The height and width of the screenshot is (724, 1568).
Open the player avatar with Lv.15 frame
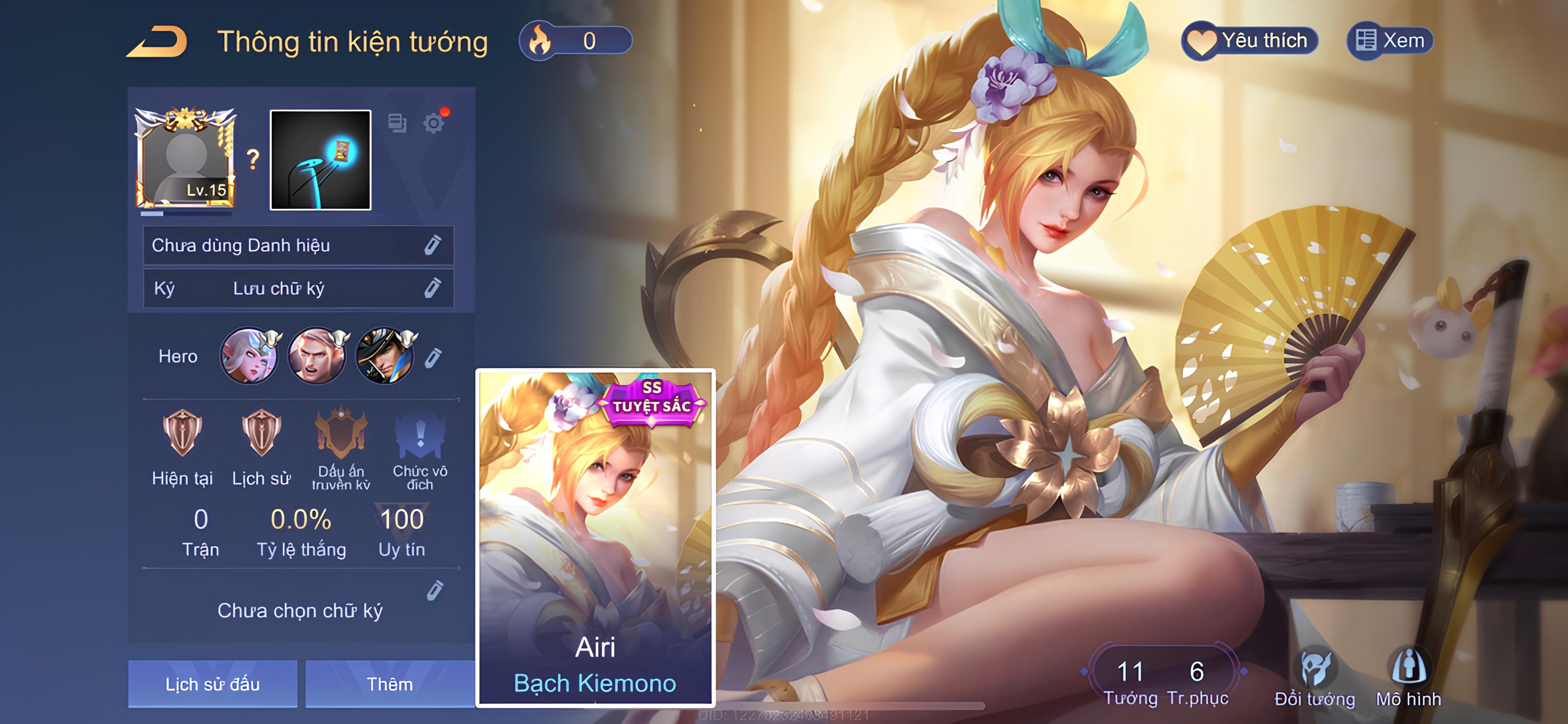[186, 160]
